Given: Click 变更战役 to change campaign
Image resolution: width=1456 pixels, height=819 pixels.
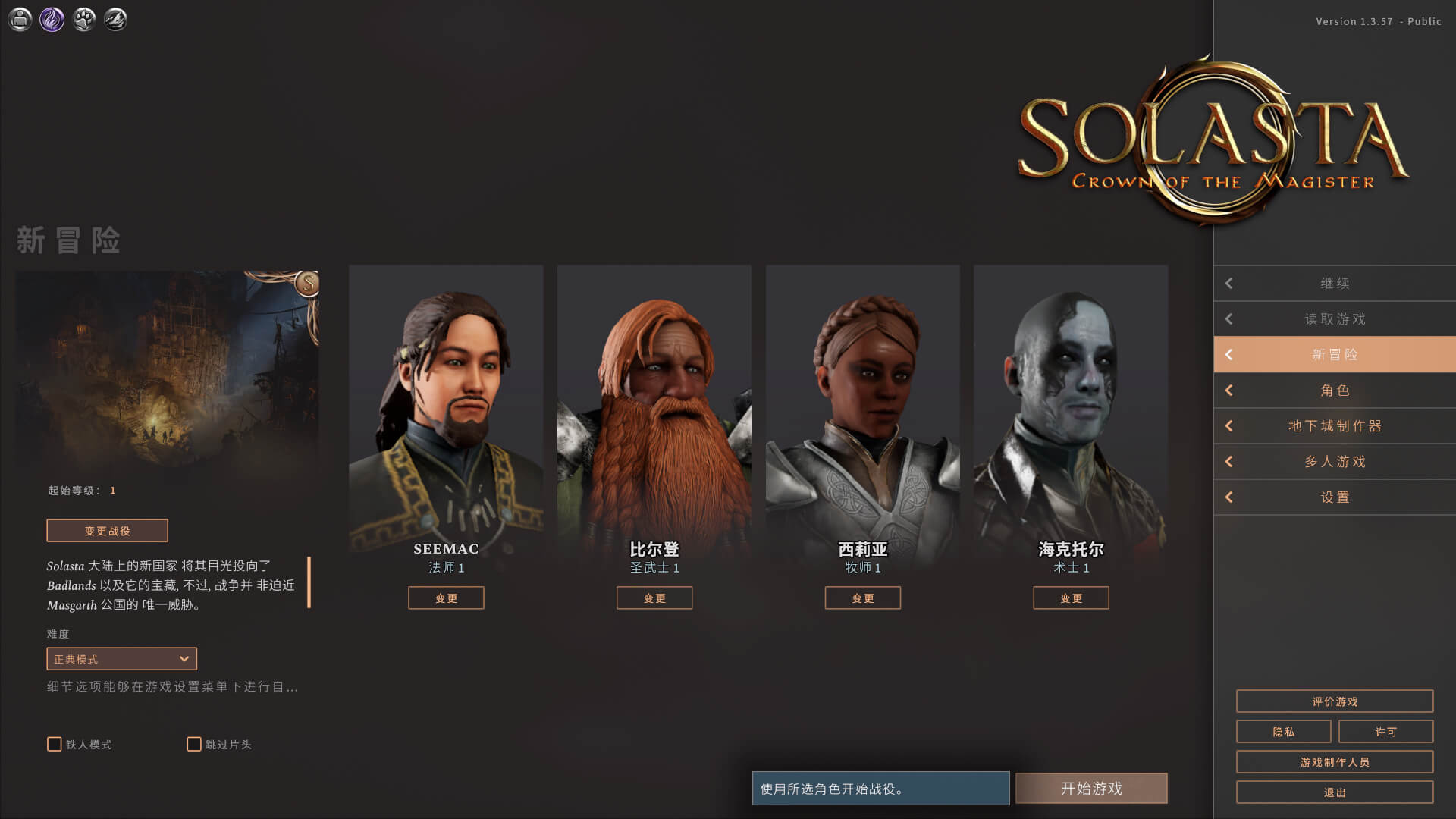Looking at the screenshot, I should (107, 531).
